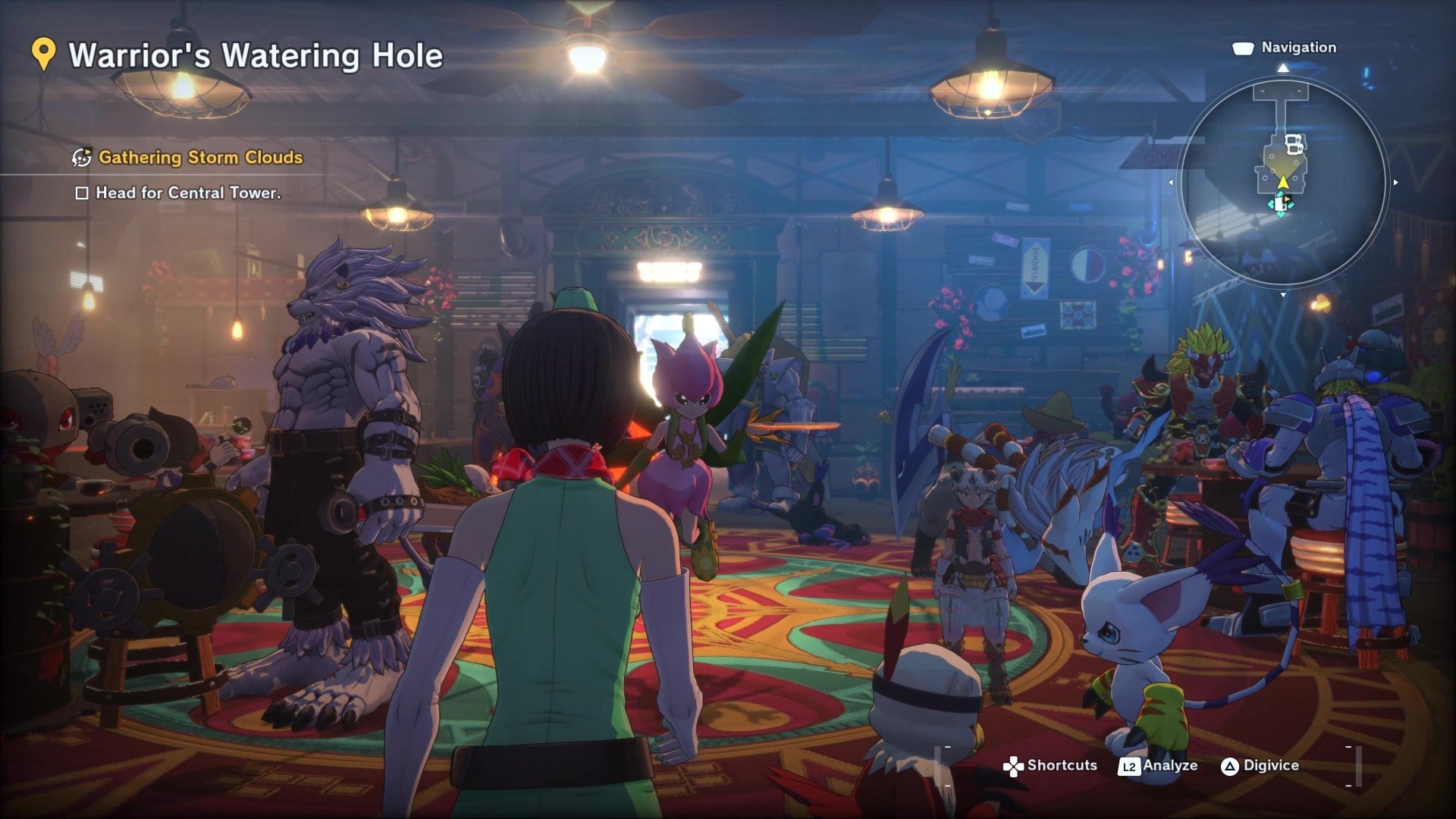
Task: Activate the Analyze option
Action: 1169,766
